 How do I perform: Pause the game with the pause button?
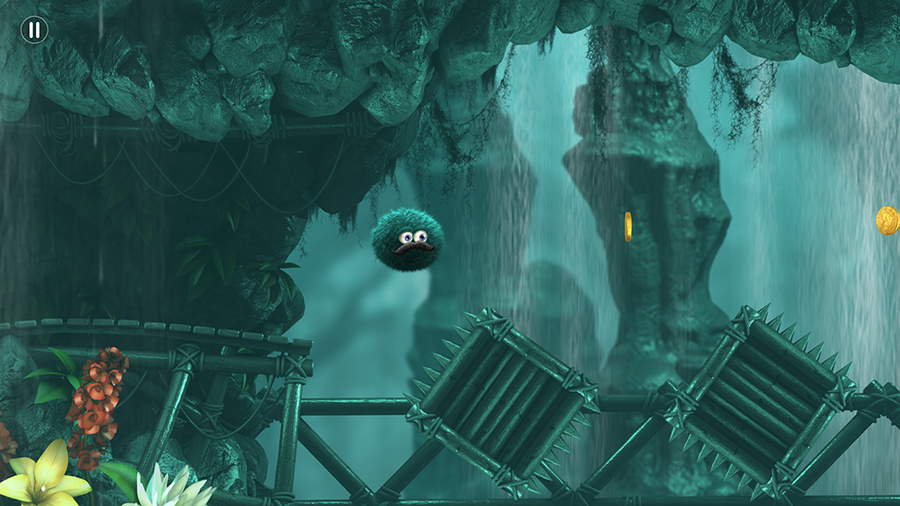tap(34, 30)
